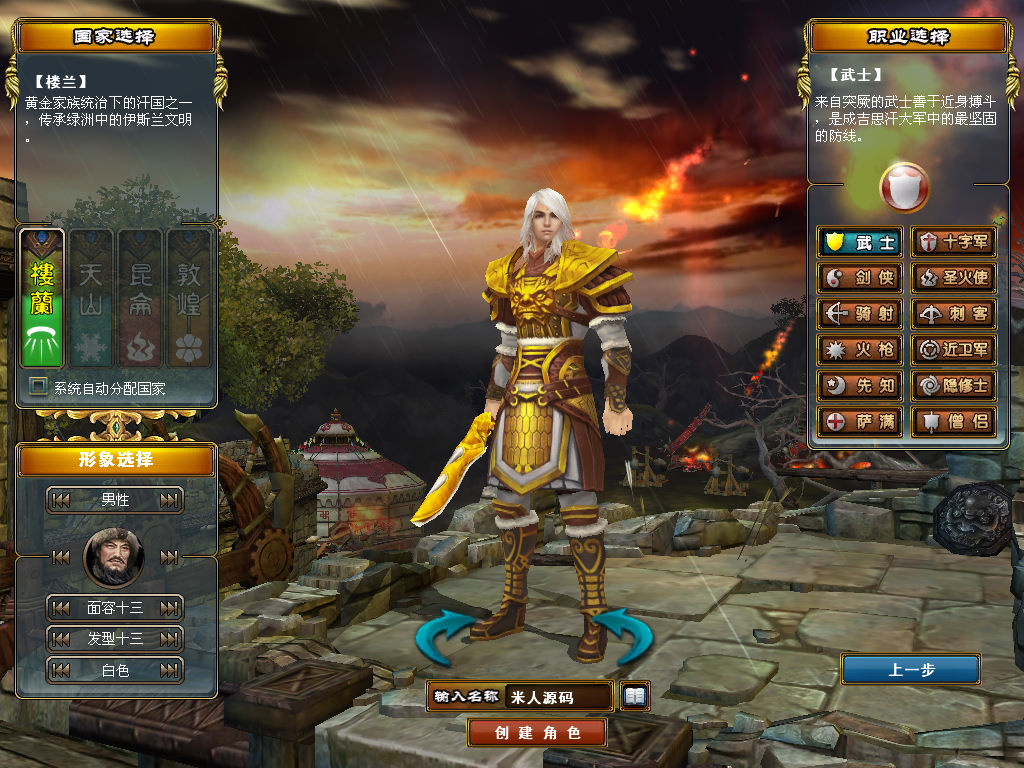The width and height of the screenshot is (1024, 768).
Task: Focus the 输入名称 name field
Action: click(x=558, y=696)
